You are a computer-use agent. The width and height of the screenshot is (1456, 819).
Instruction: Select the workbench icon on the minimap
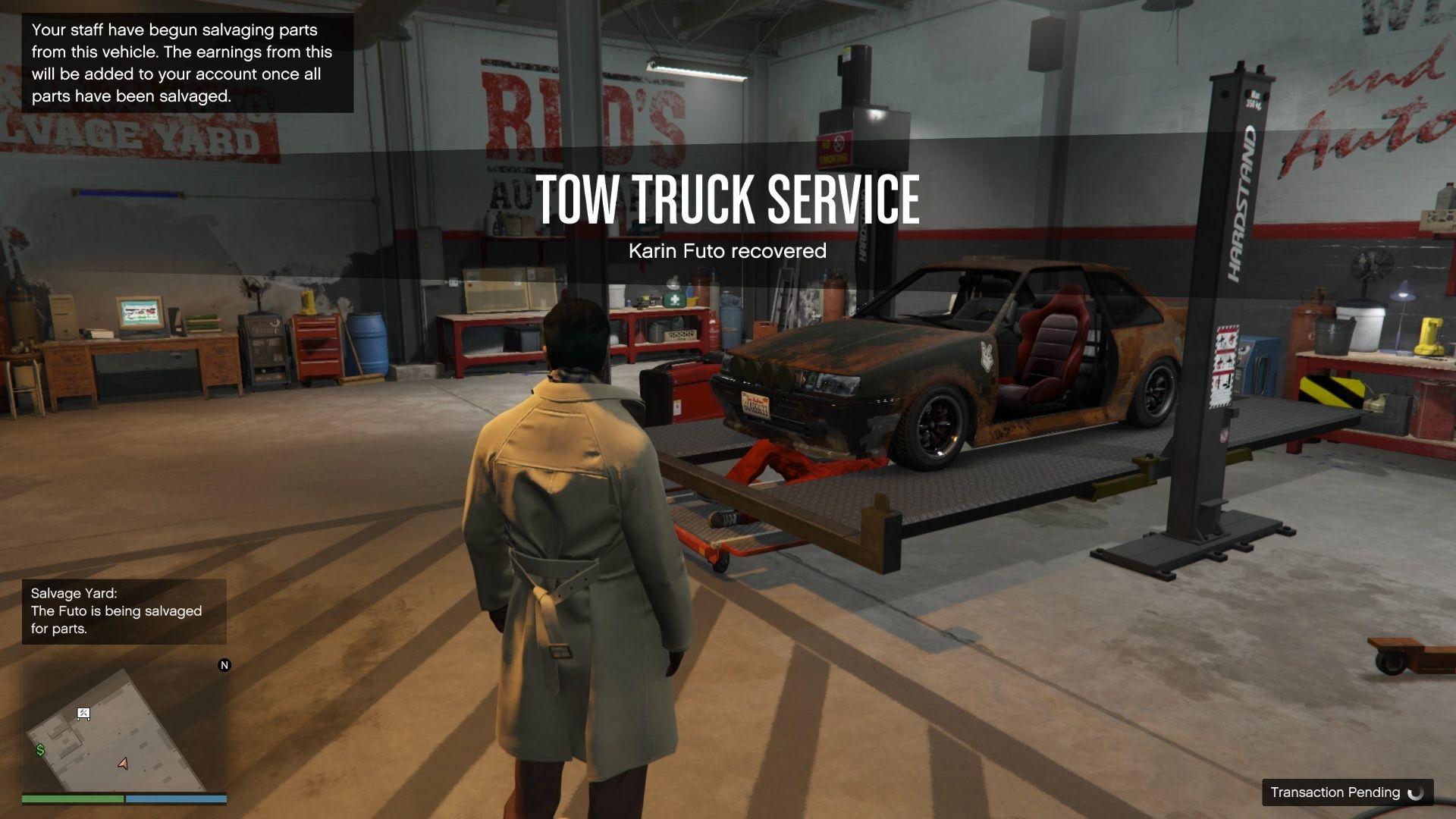pos(83,714)
